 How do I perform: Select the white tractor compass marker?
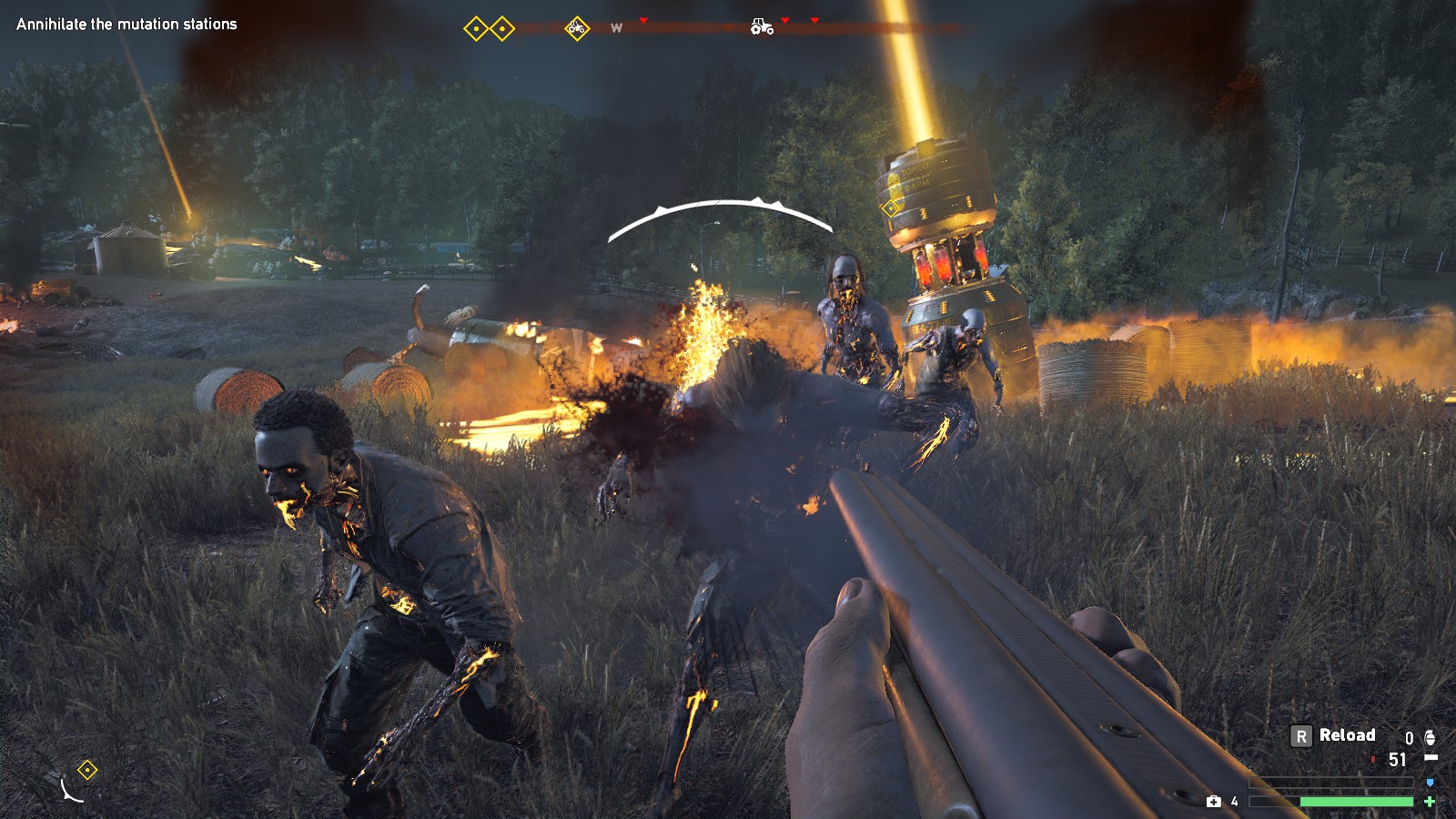(x=762, y=27)
